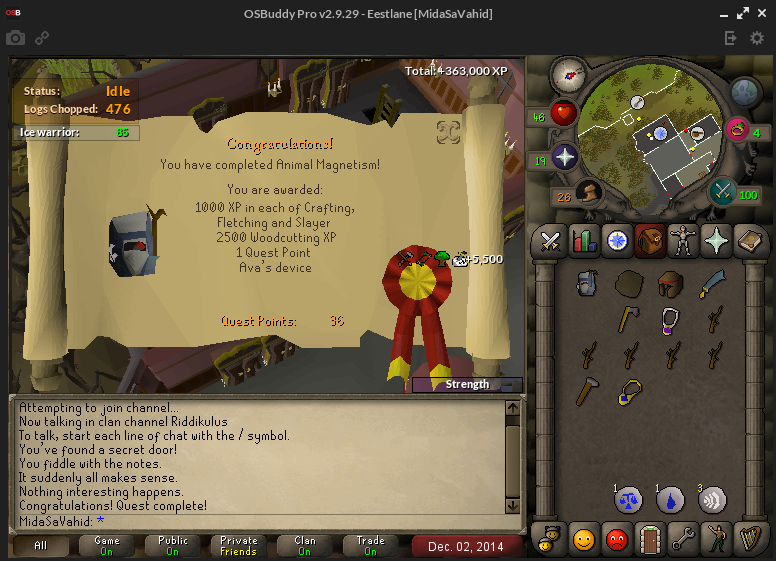Click the hammer in the inventory

click(586, 391)
